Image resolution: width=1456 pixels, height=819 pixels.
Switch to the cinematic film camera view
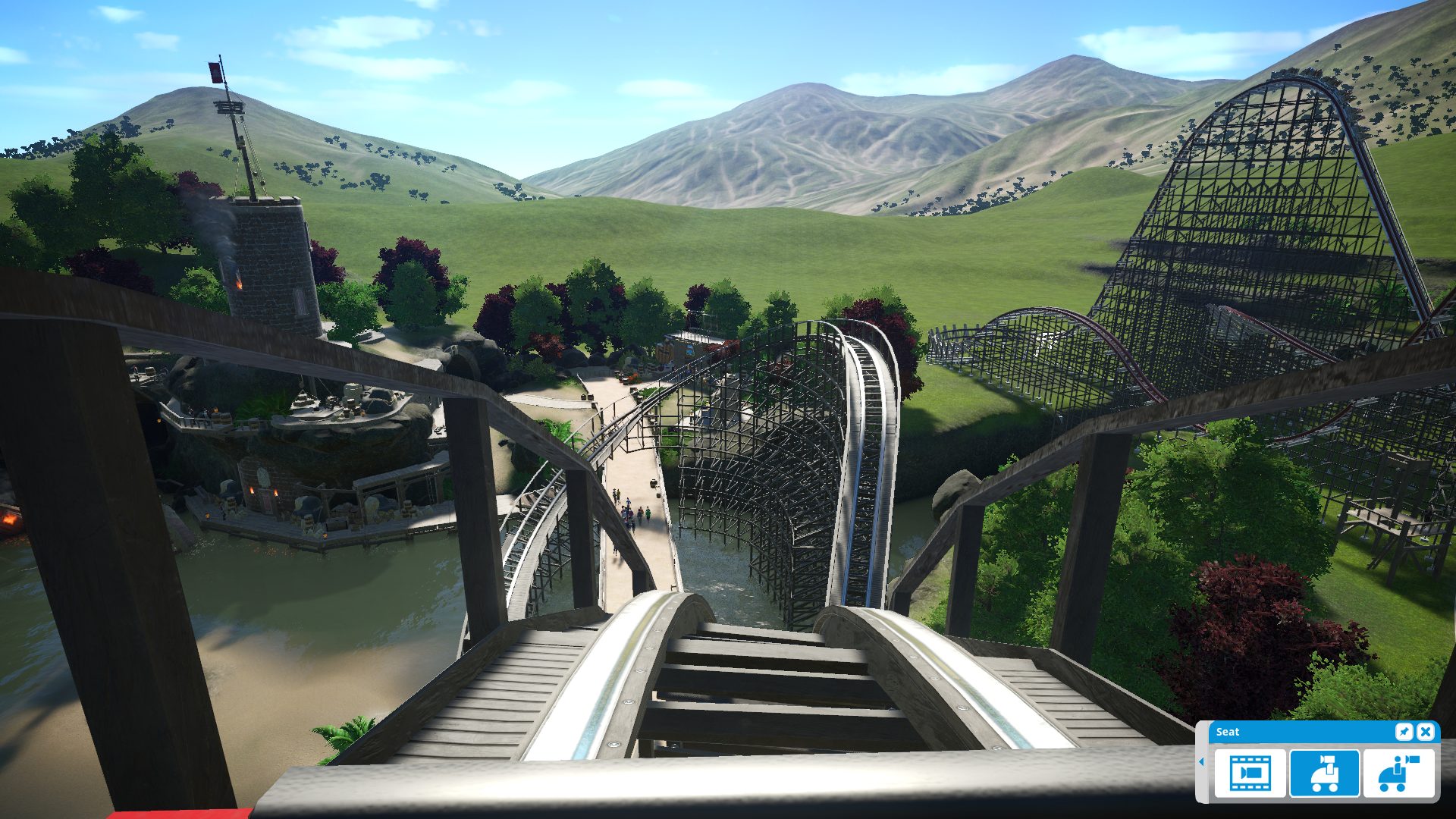click(1250, 773)
